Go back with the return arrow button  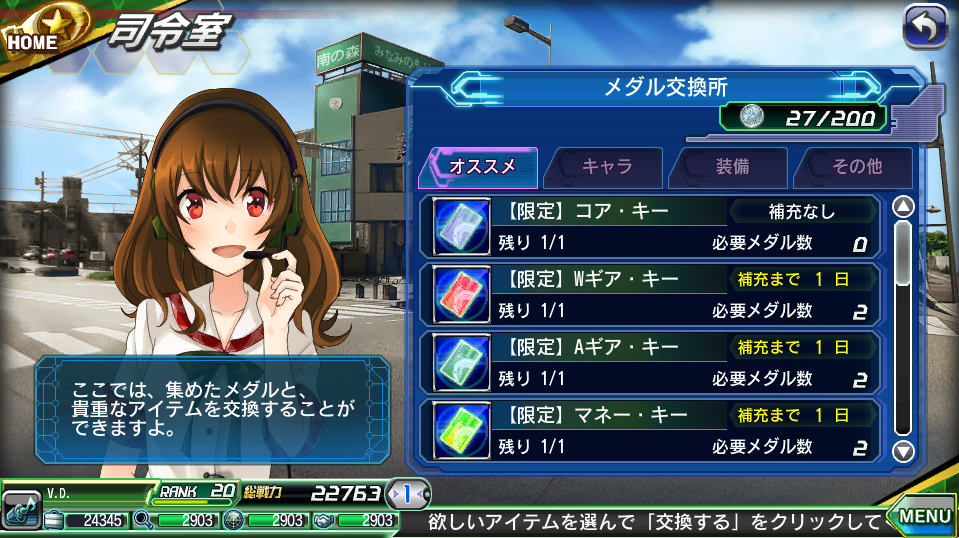pyautogui.click(x=925, y=27)
